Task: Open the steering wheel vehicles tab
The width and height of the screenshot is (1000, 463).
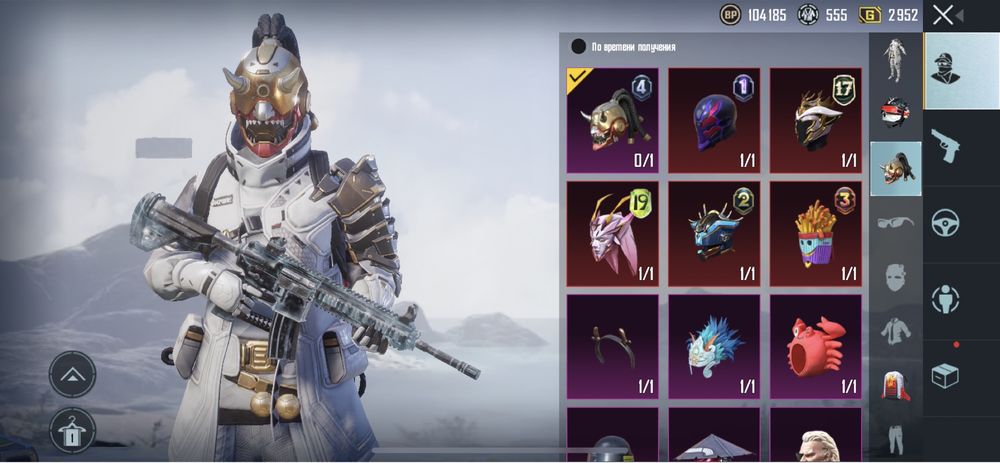Action: coord(945,222)
